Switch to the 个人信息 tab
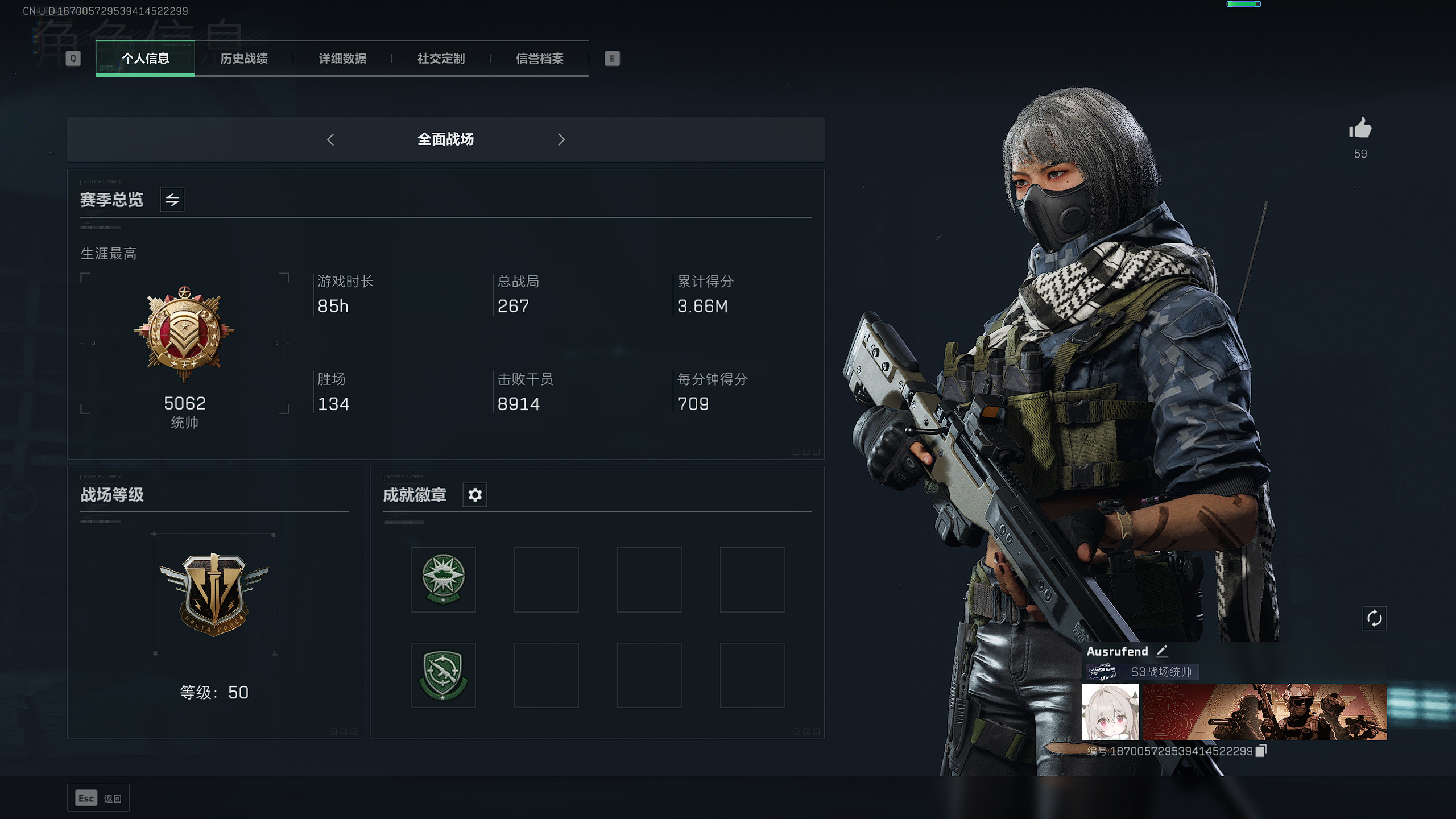This screenshot has width=1456, height=819. 145,59
